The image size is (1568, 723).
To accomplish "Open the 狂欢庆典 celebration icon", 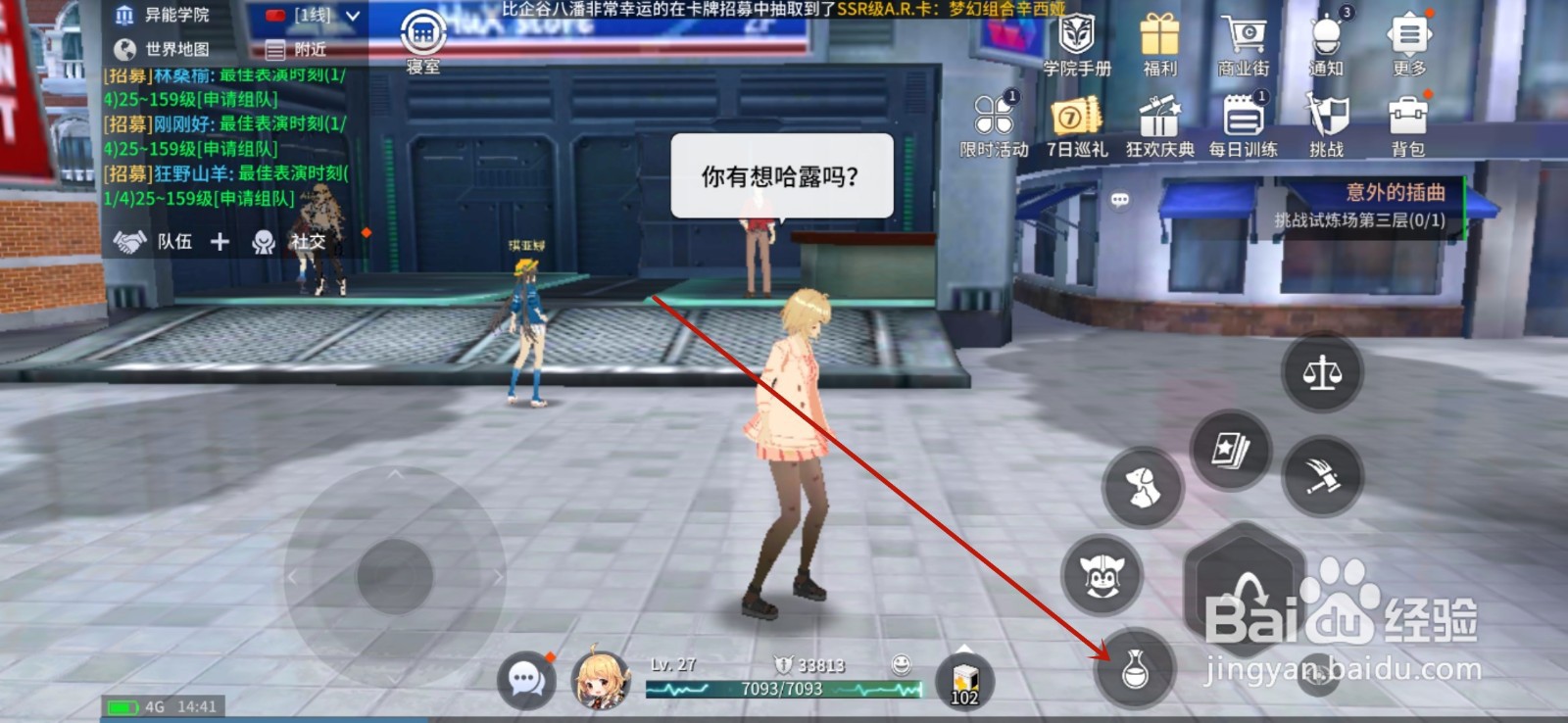I will tap(1159, 118).
